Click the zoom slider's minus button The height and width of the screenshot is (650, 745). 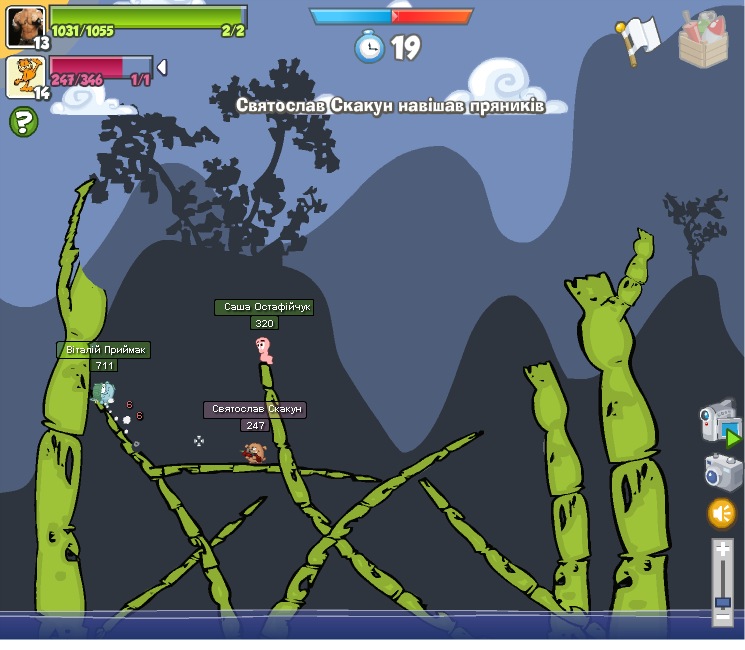point(722,619)
